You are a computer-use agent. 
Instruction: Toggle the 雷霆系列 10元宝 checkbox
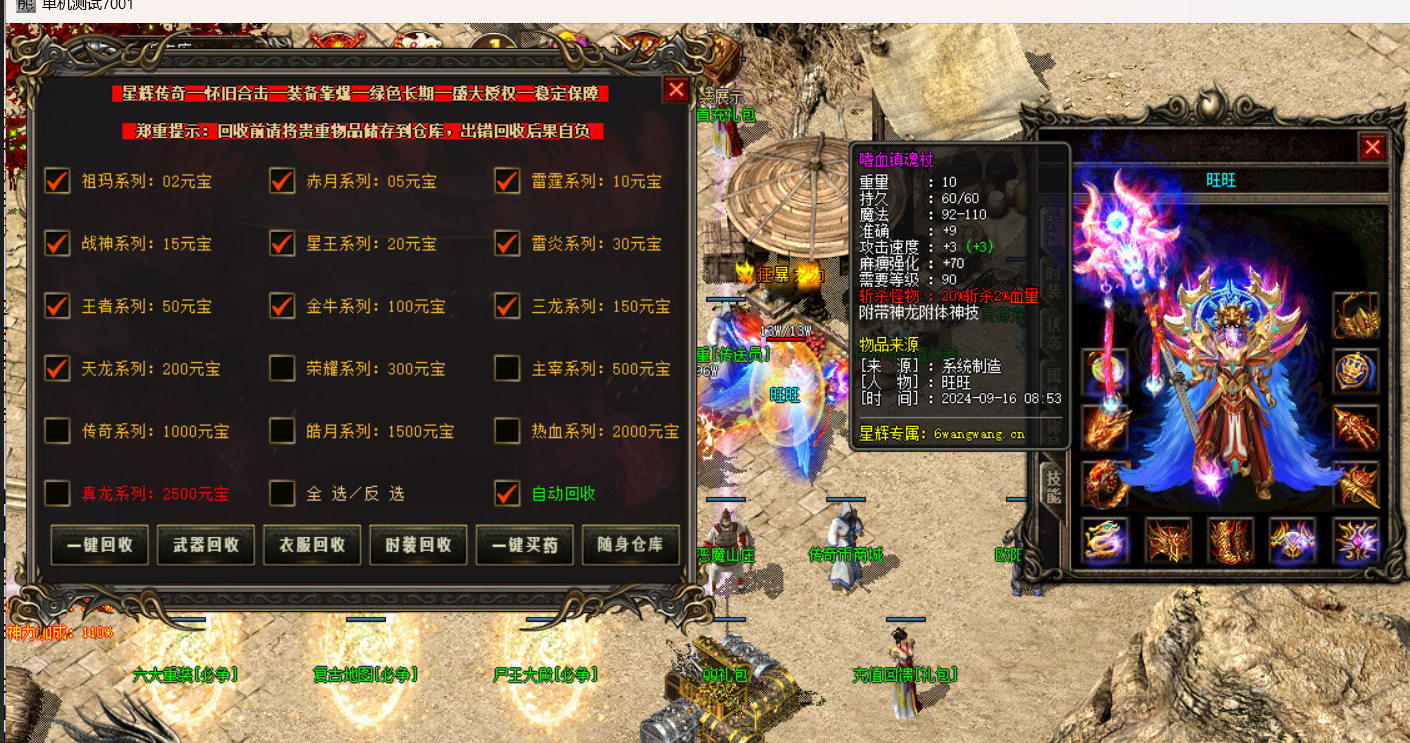click(x=508, y=181)
